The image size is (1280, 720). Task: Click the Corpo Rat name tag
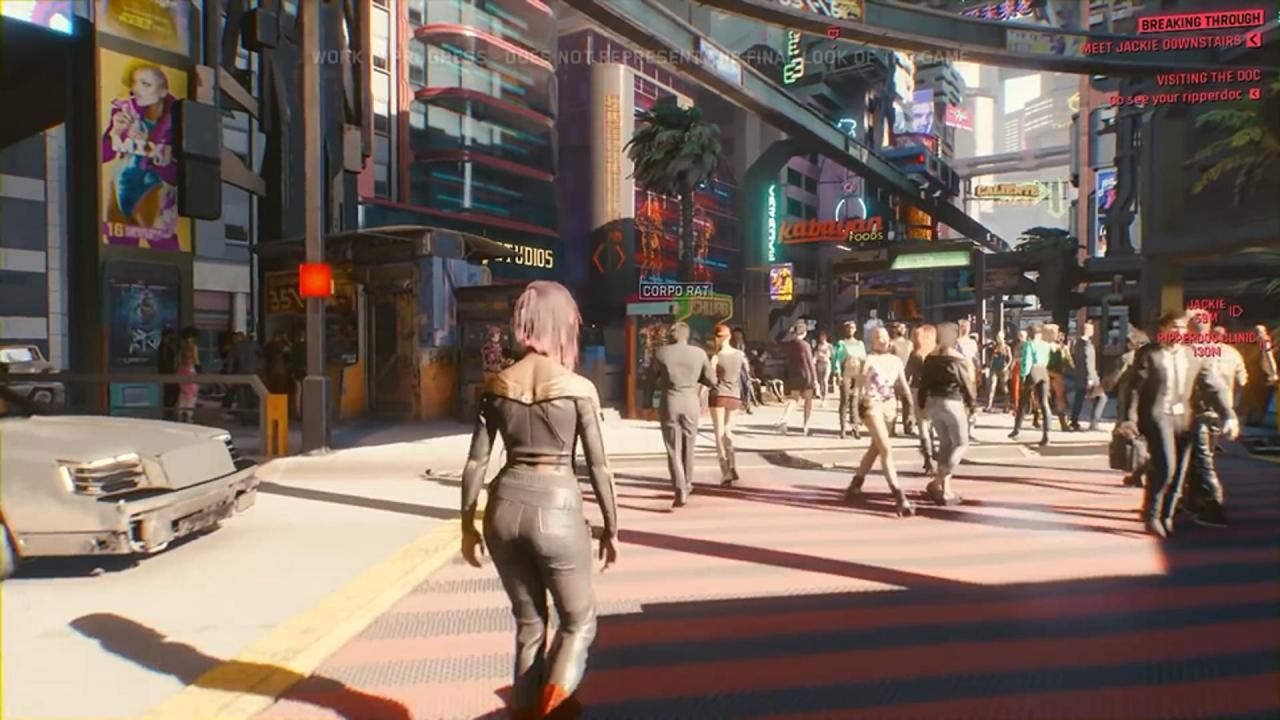pos(676,290)
